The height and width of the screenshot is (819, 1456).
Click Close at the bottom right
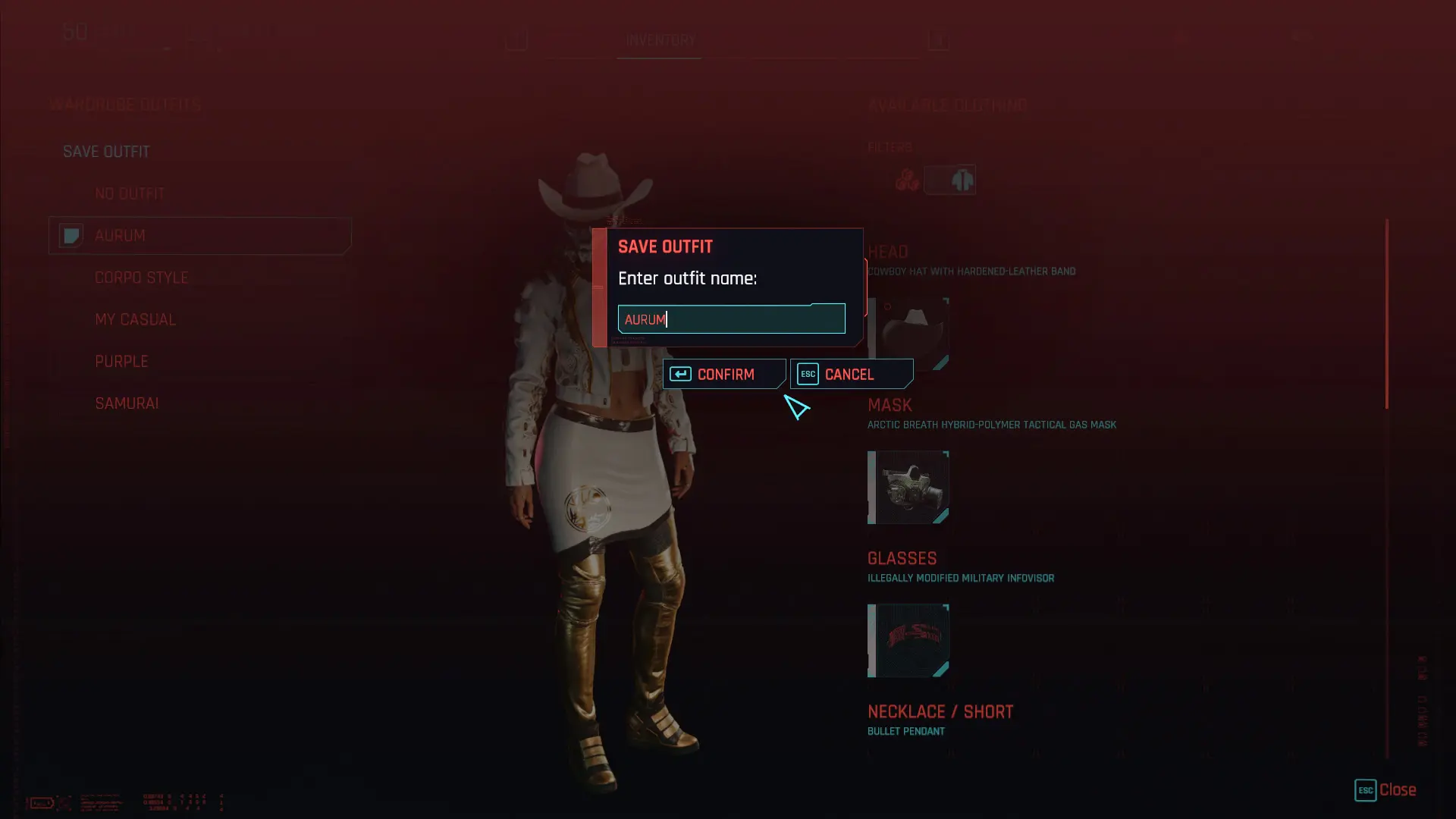coord(1398,790)
